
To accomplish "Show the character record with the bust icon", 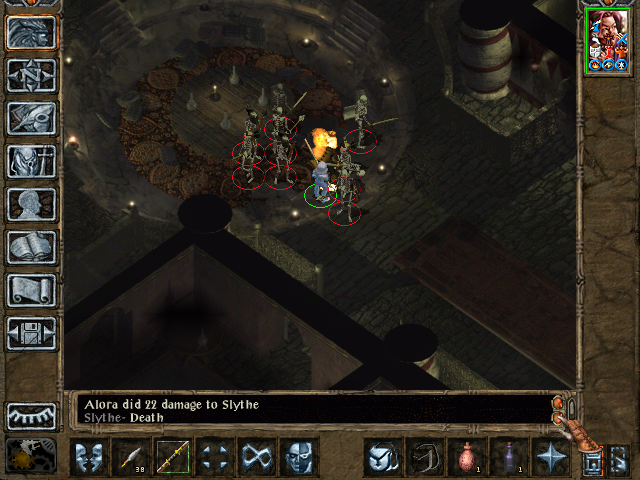I will click(x=31, y=204).
